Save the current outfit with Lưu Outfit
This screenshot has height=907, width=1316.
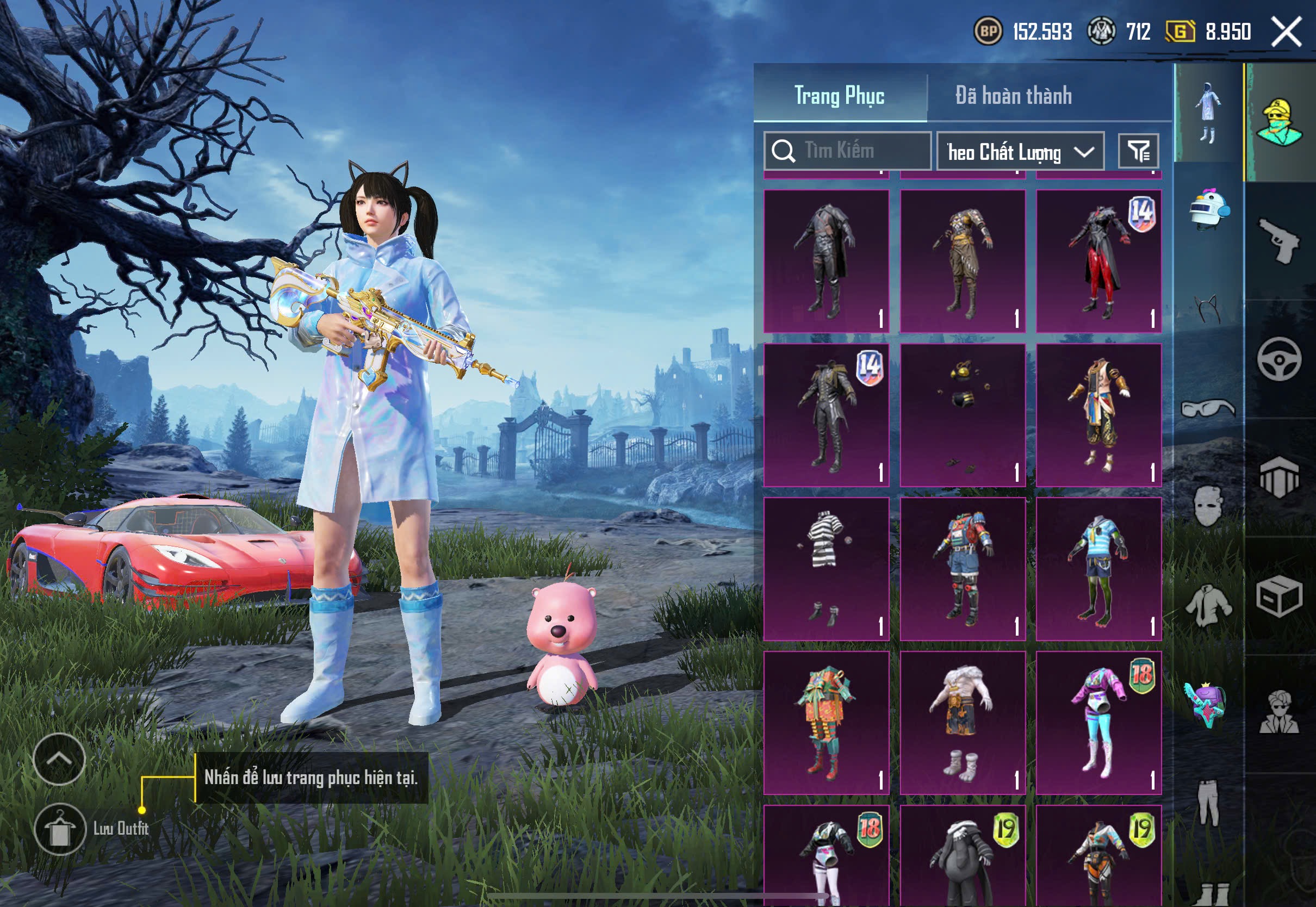click(60, 829)
